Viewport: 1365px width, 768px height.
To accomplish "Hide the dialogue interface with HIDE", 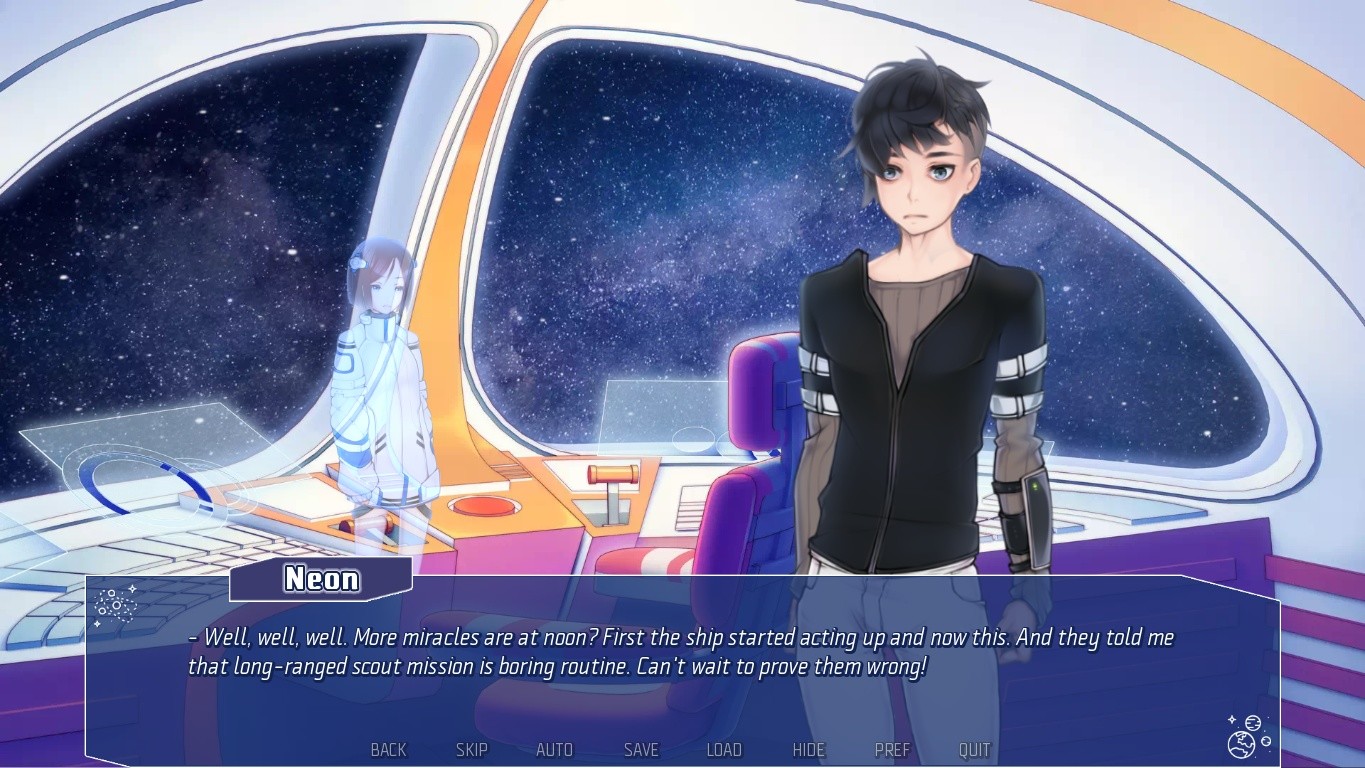I will (x=808, y=749).
